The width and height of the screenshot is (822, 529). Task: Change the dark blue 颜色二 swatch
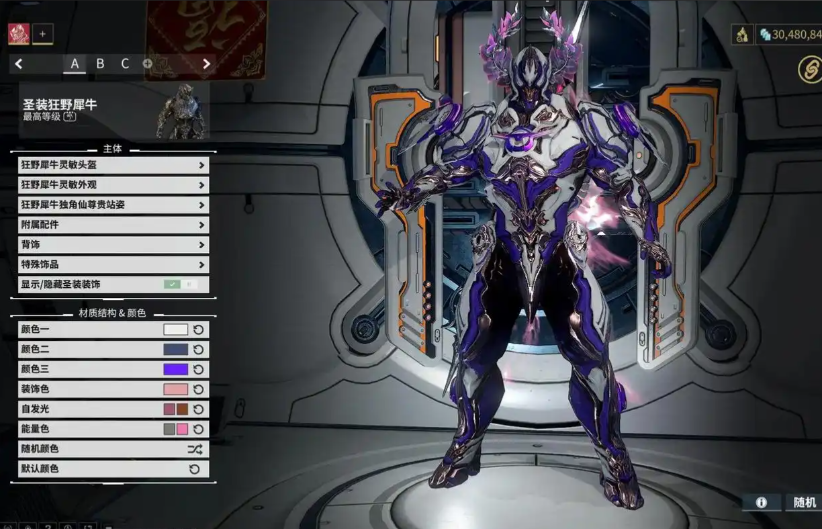175,349
